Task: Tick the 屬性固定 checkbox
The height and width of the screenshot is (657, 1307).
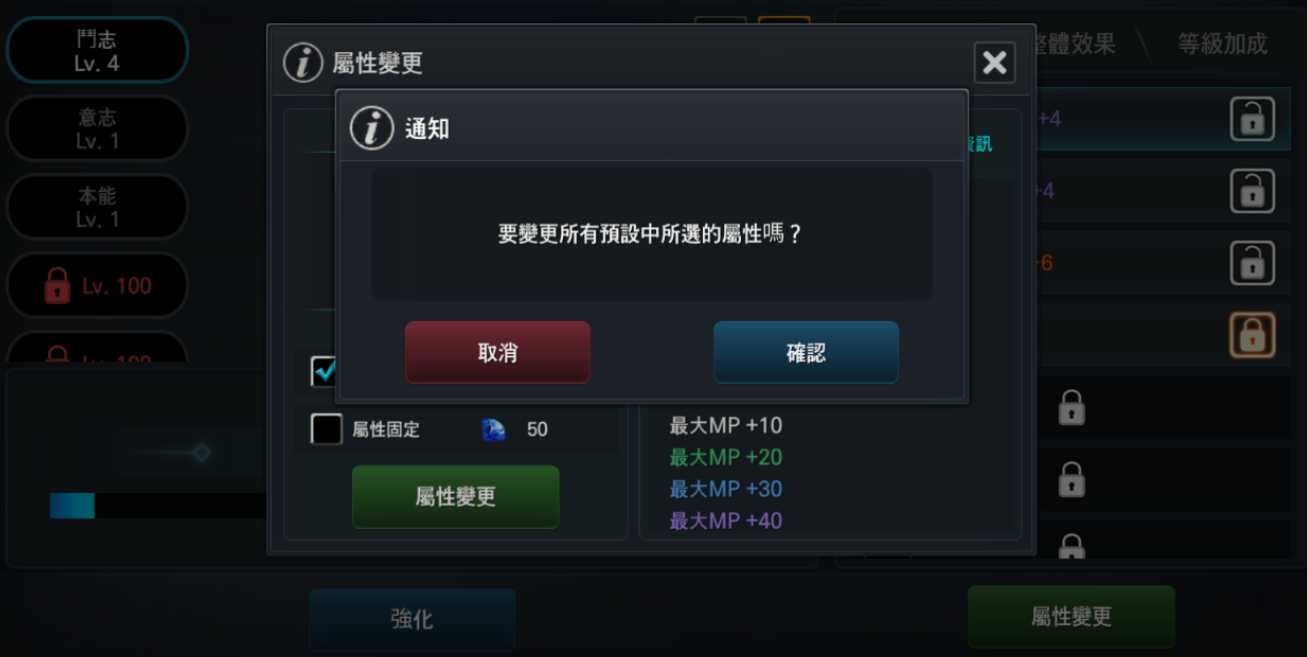Action: click(x=326, y=429)
